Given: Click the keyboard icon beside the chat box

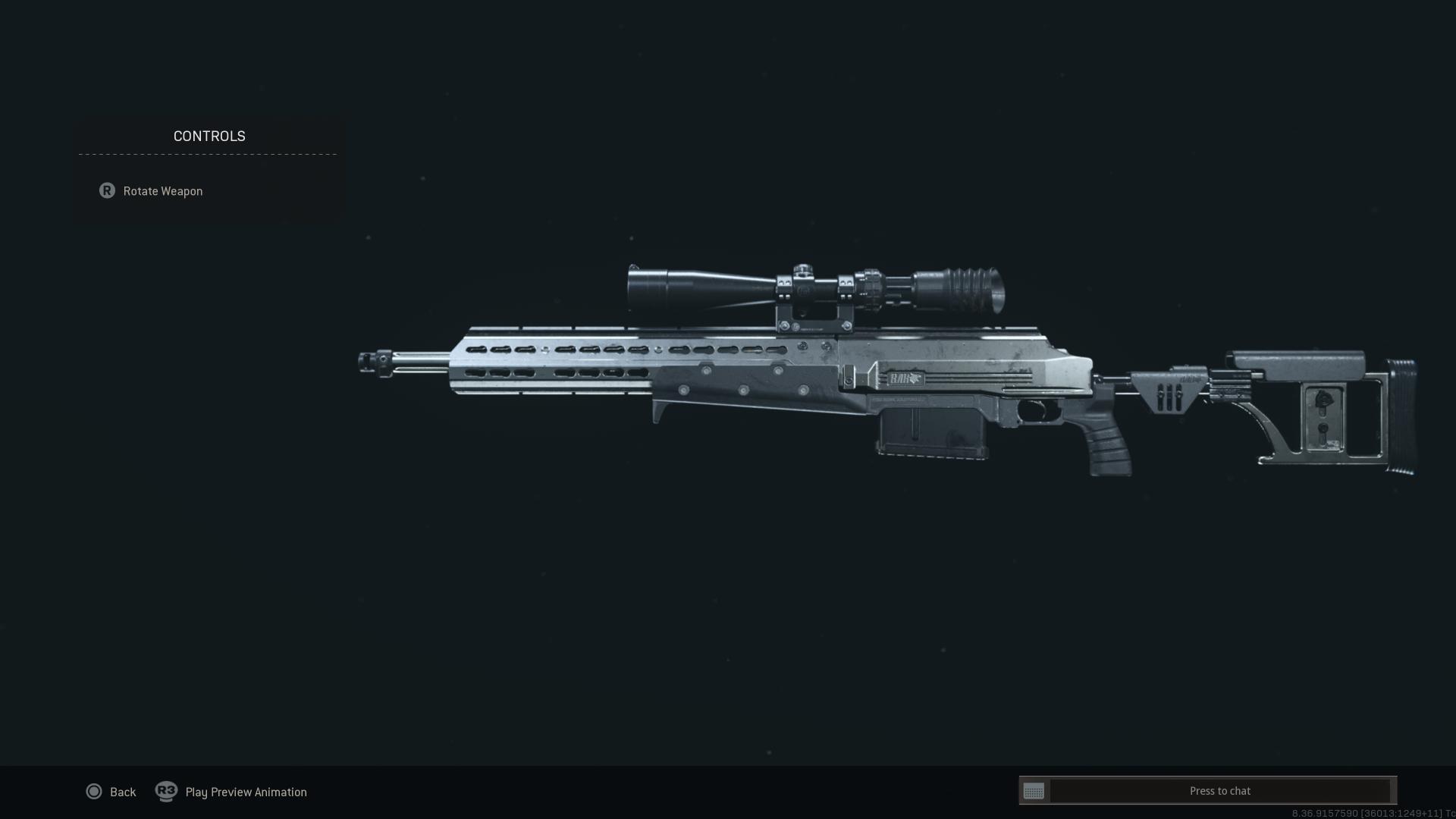Looking at the screenshot, I should pyautogui.click(x=1034, y=791).
